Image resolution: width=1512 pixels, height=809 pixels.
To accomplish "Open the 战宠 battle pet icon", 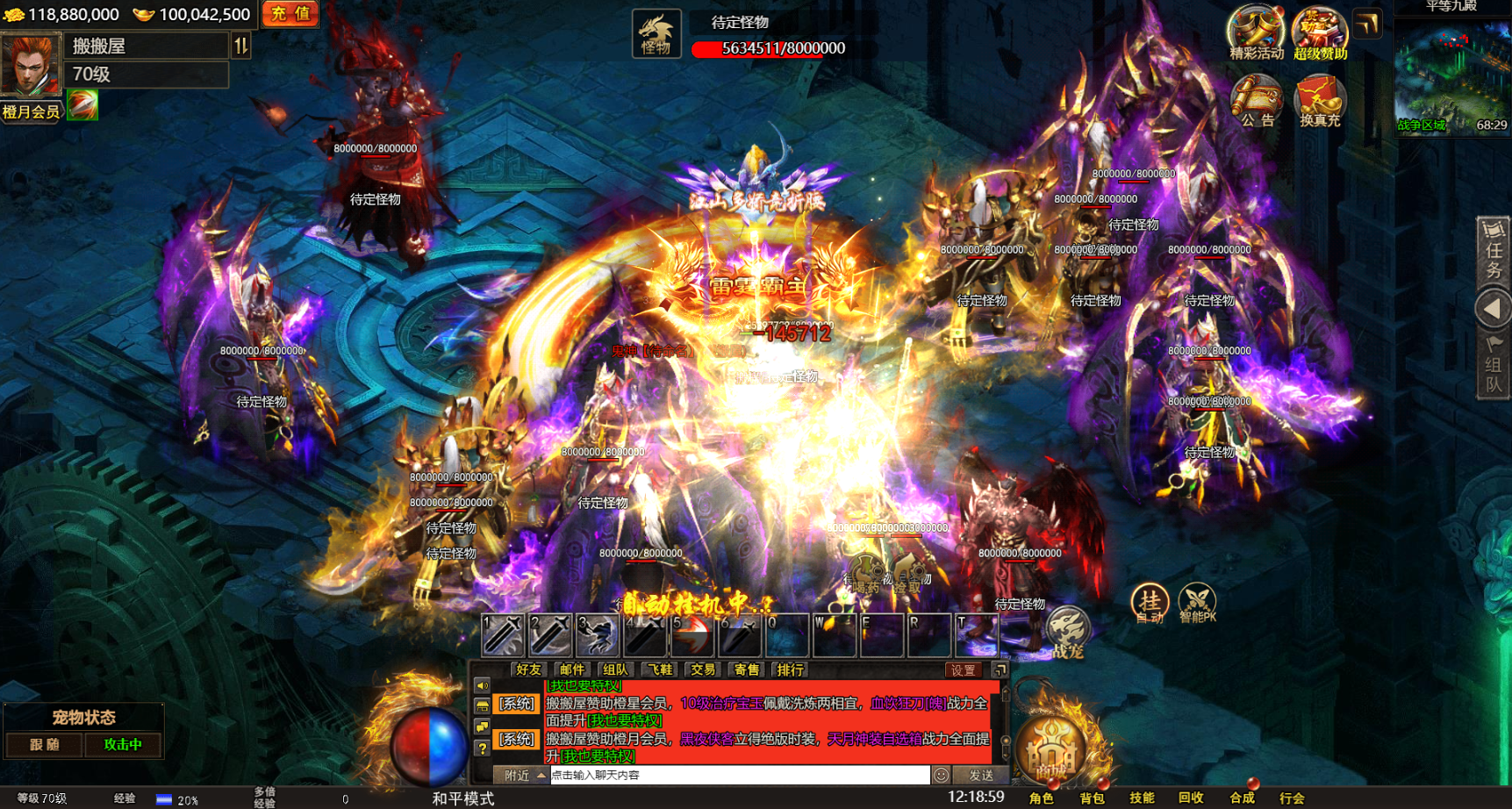I will tap(1068, 632).
